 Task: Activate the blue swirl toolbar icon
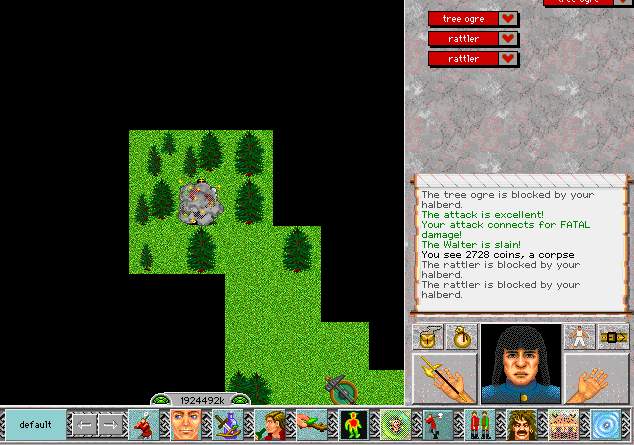pyautogui.click(x=606, y=425)
